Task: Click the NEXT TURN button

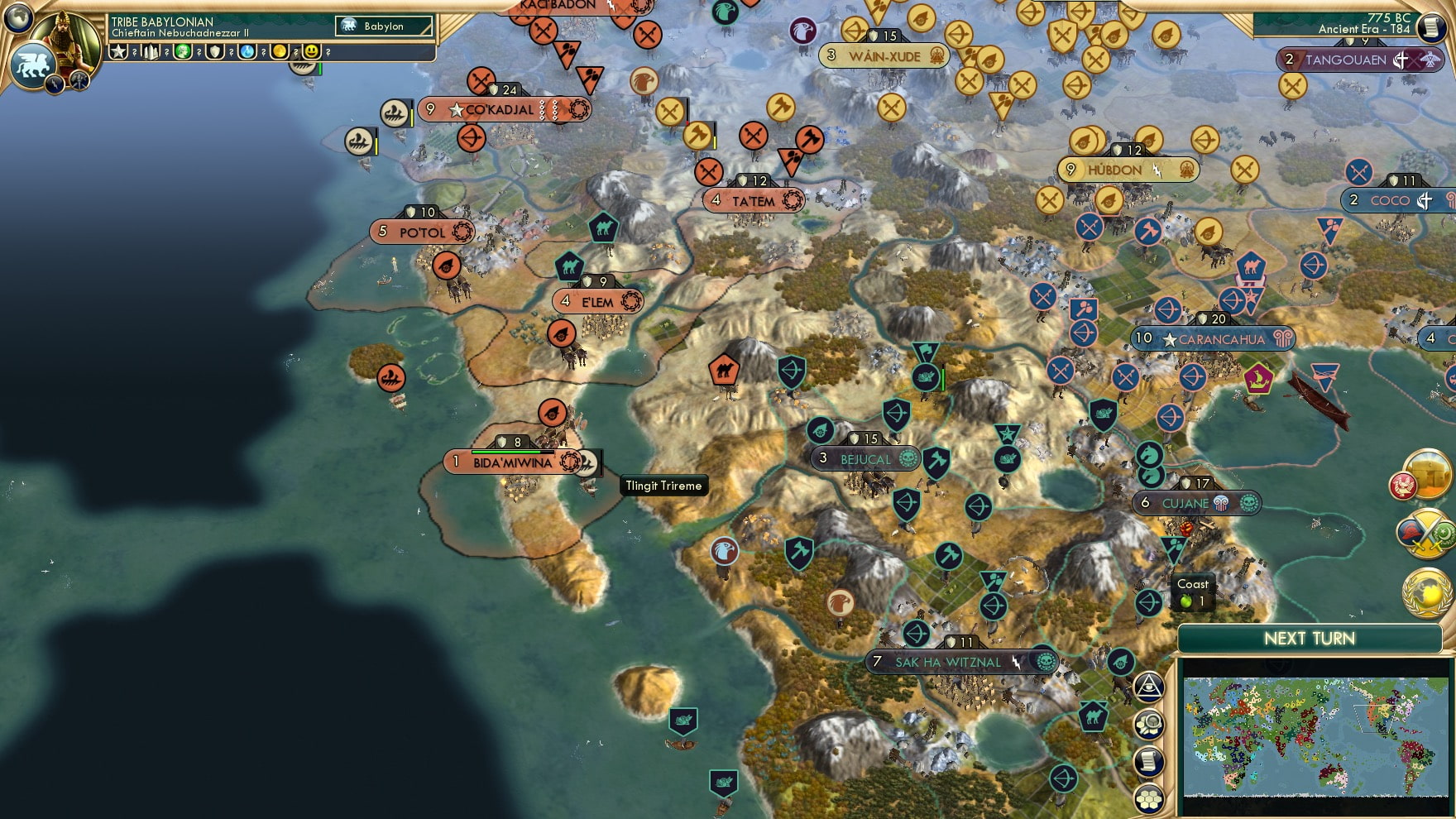Action: click(x=1310, y=636)
